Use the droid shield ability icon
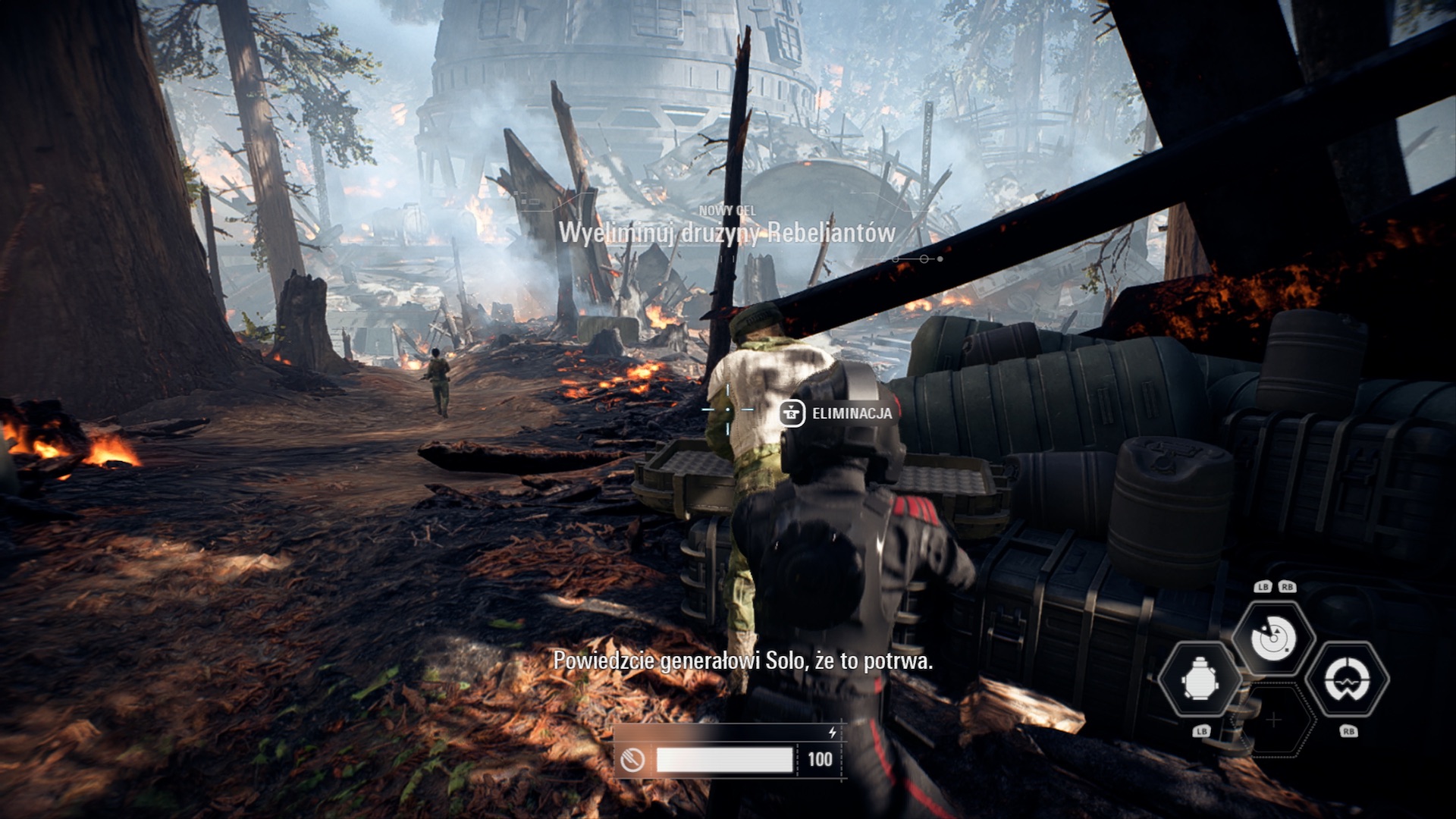The width and height of the screenshot is (1456, 819). click(1348, 679)
